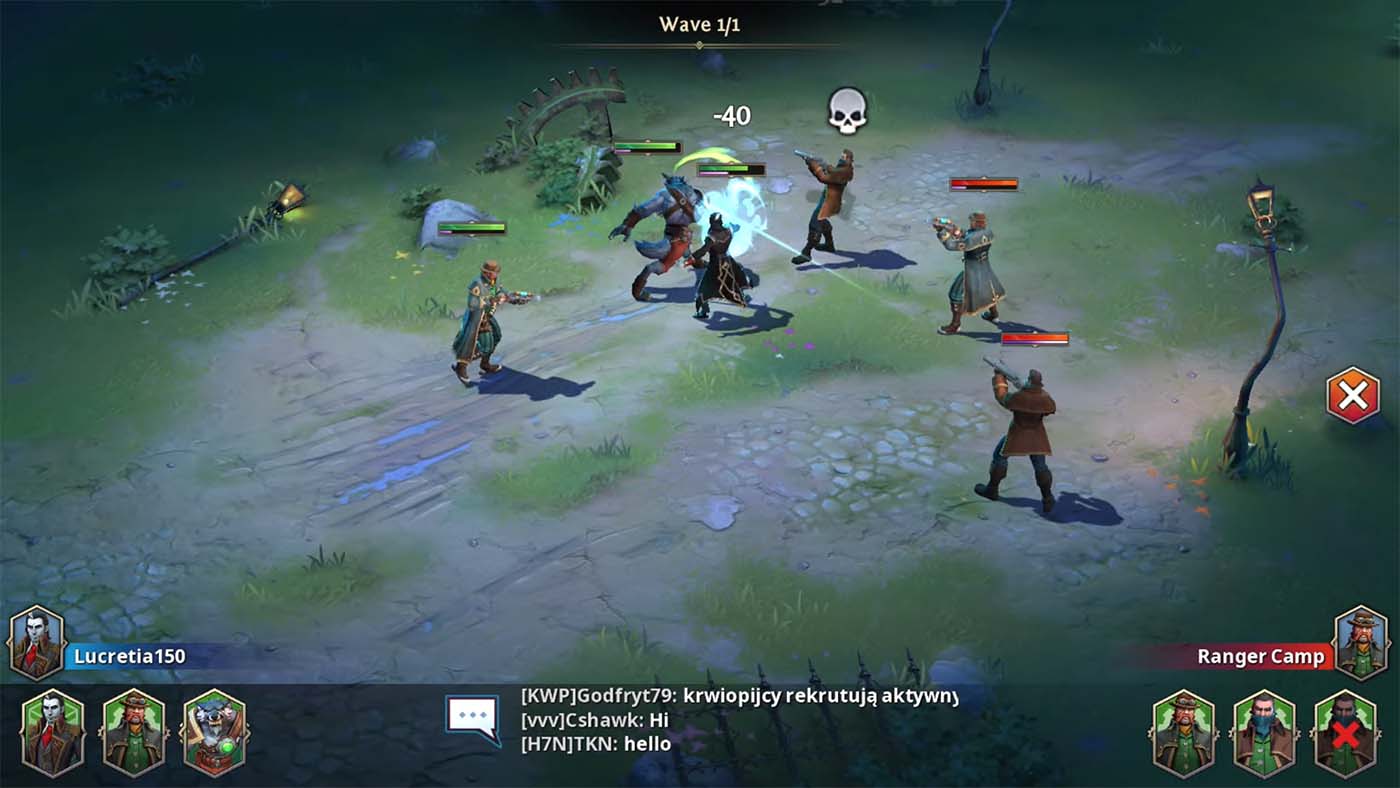Click the Ranger Camp red nameplate
1400x788 pixels.
[x=1262, y=658]
